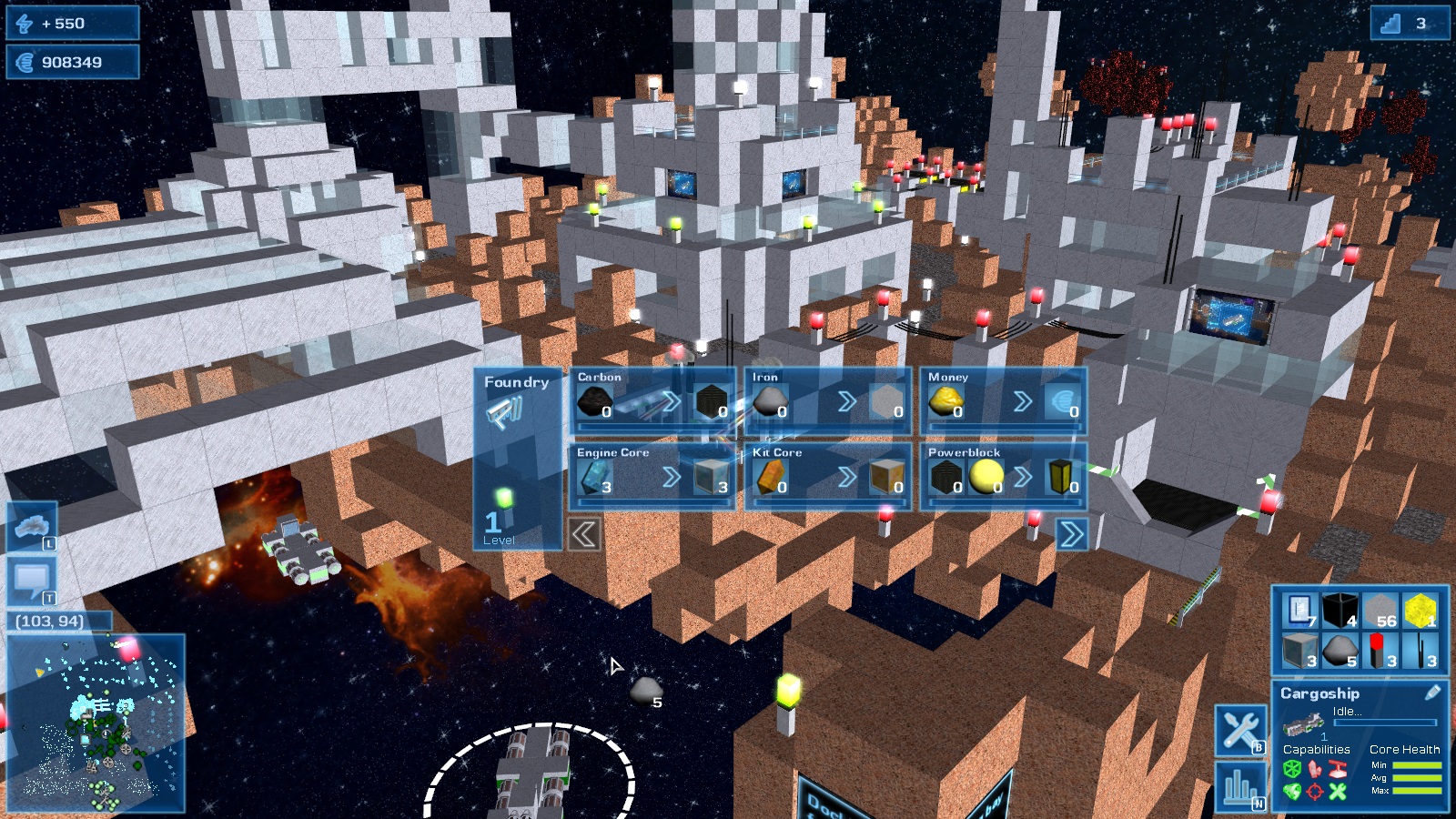Select the Money conversion recipe
The height and width of the screenshot is (819, 1456).
click(1004, 399)
